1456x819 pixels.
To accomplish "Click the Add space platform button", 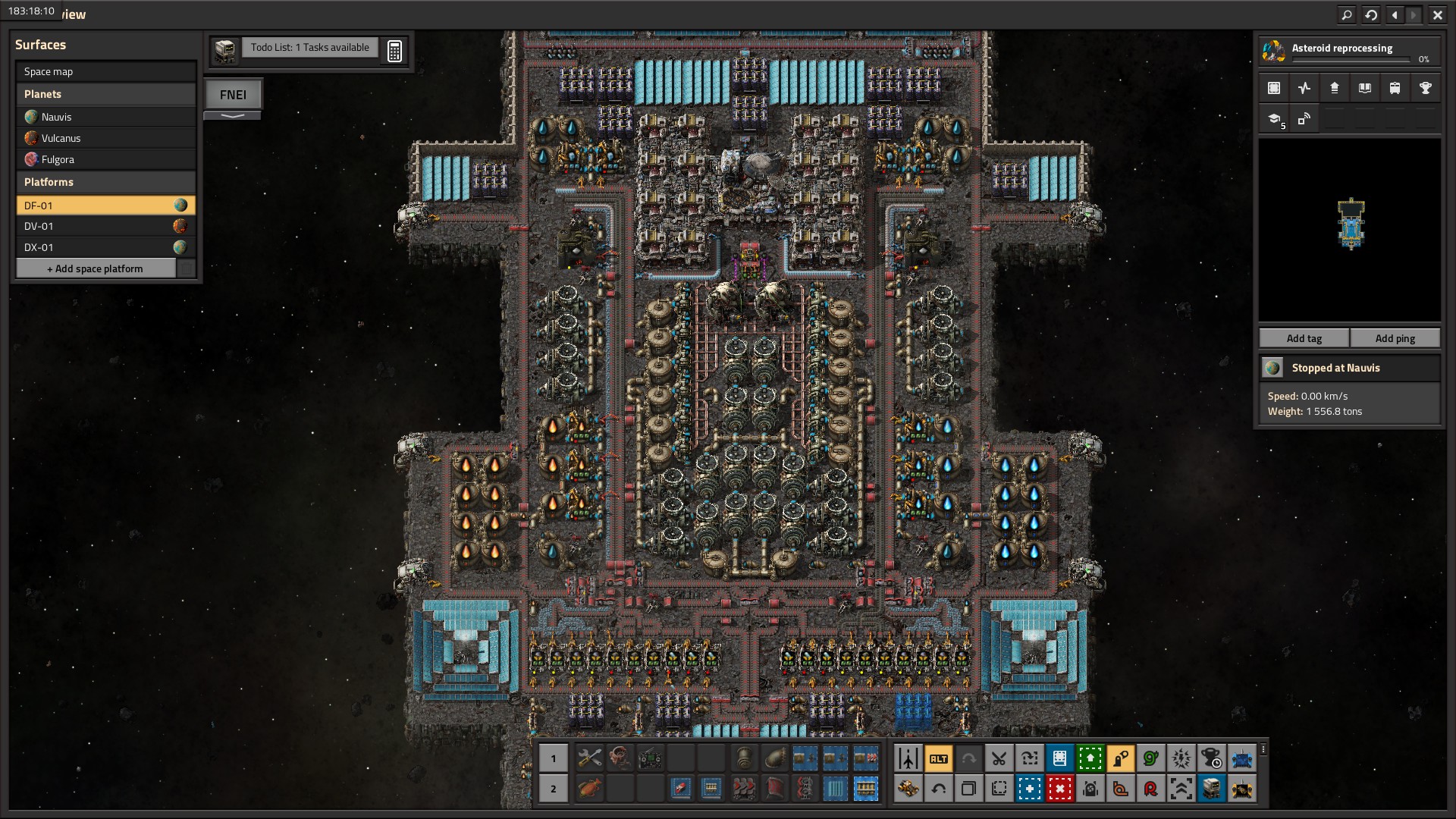I will click(x=96, y=268).
